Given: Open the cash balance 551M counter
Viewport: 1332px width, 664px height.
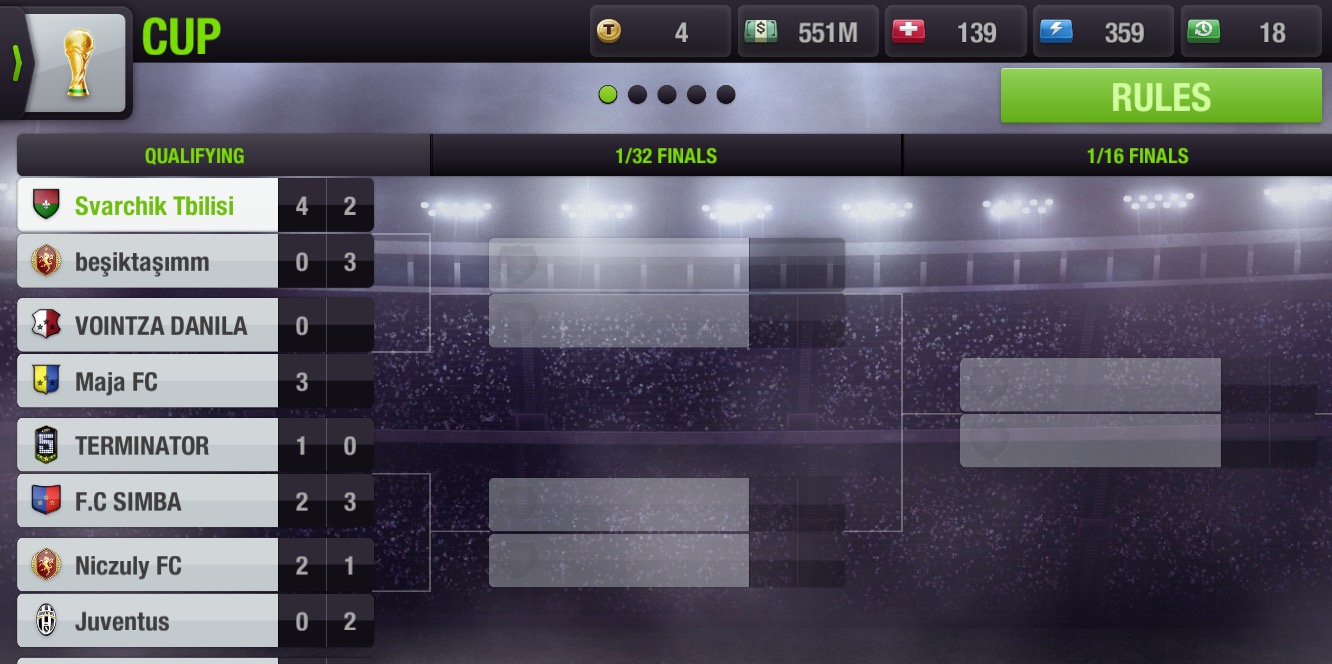Looking at the screenshot, I should point(808,32).
